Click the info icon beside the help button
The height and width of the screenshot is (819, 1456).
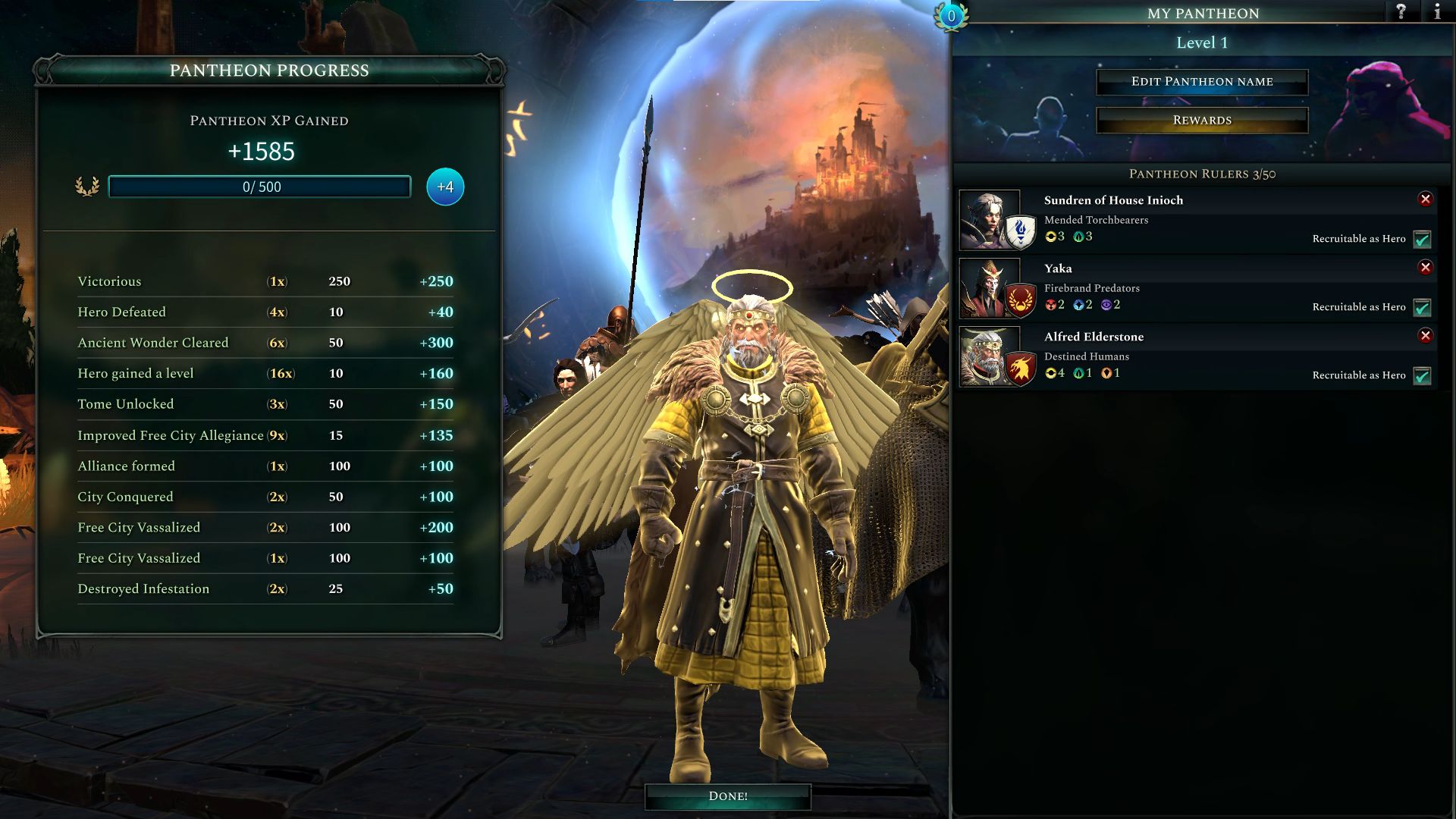[x=1437, y=13]
